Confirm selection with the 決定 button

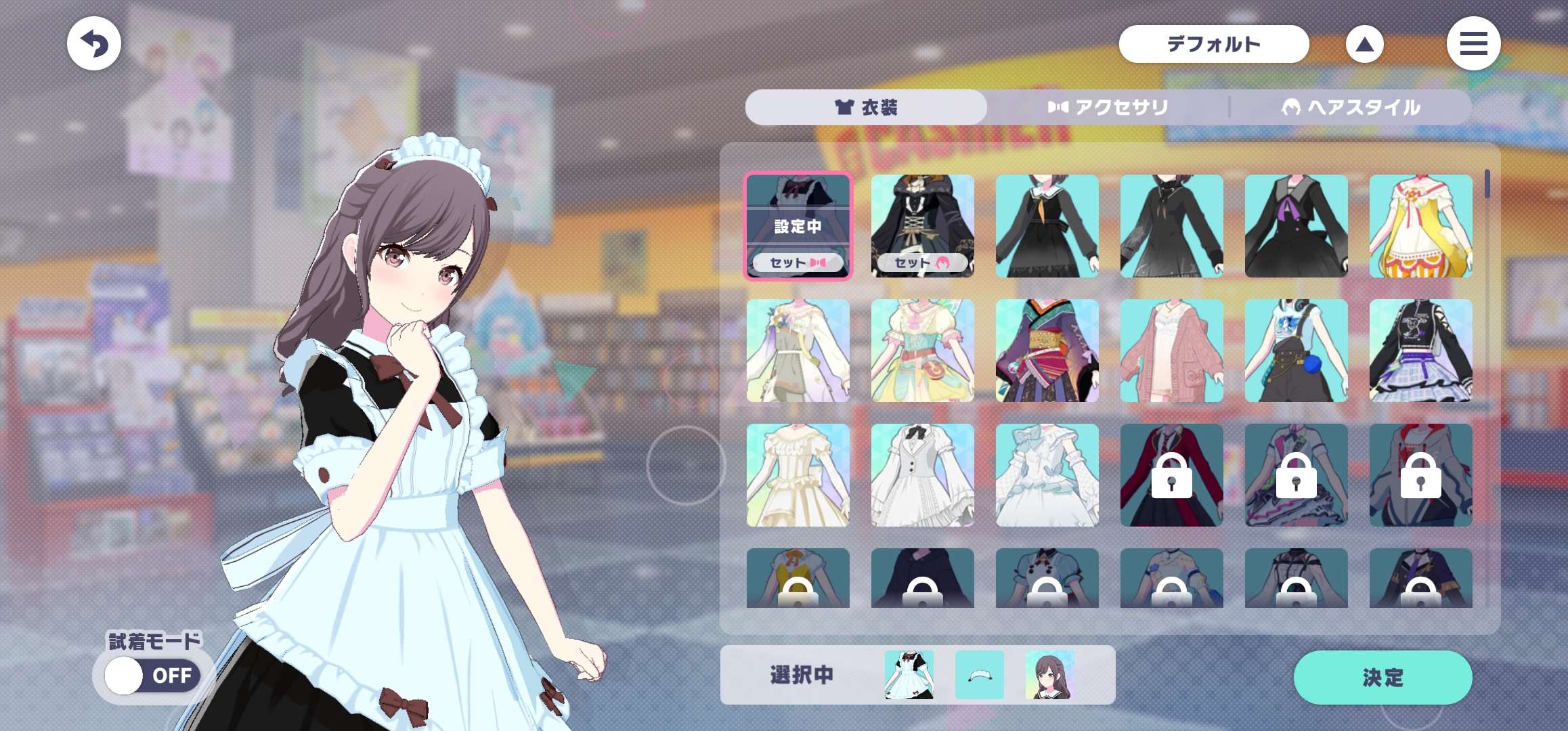(x=1382, y=677)
